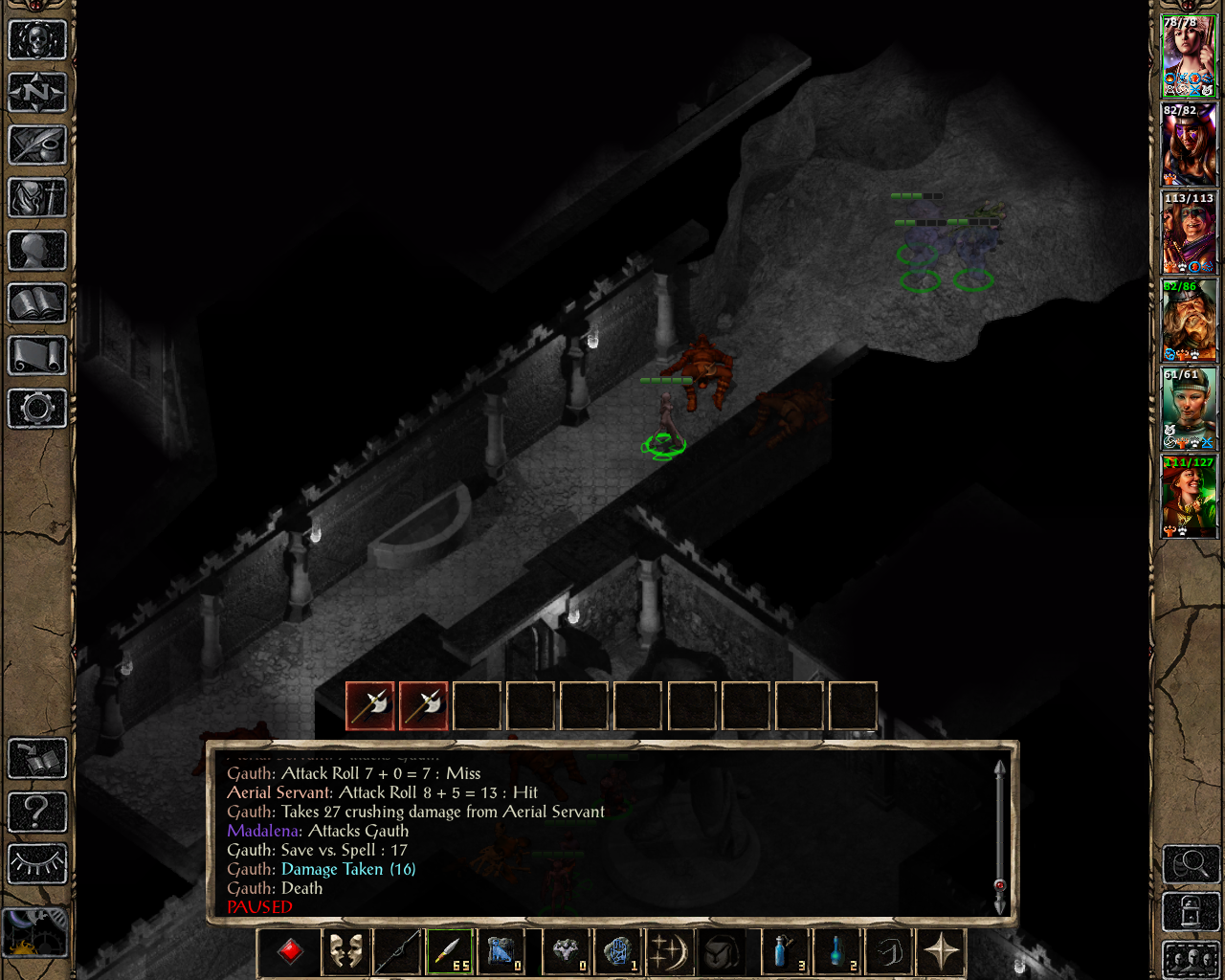Select the arrow ammo slot showing 65
The width and height of the screenshot is (1225, 980).
point(450,952)
